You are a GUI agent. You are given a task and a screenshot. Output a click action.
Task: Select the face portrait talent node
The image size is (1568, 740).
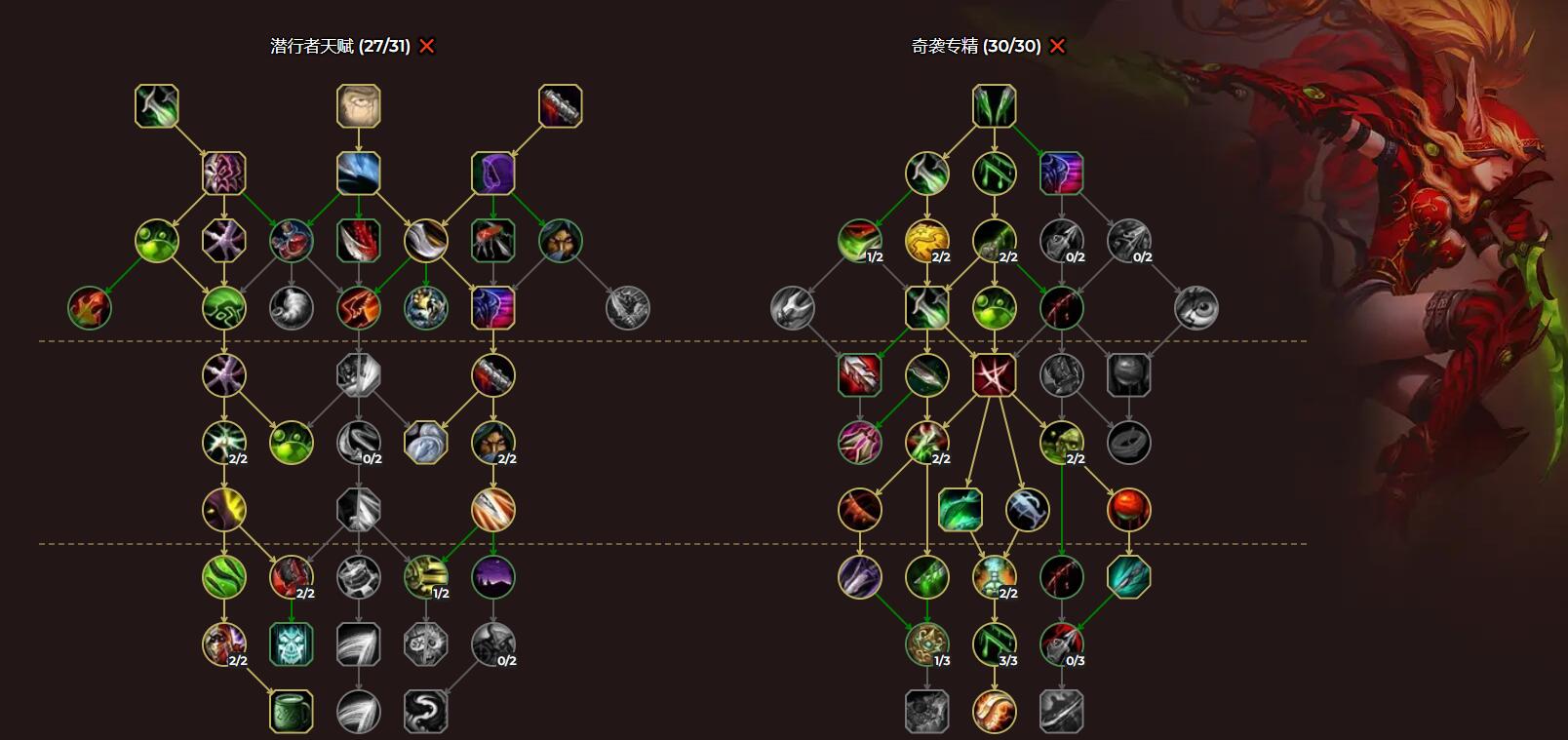[x=359, y=106]
